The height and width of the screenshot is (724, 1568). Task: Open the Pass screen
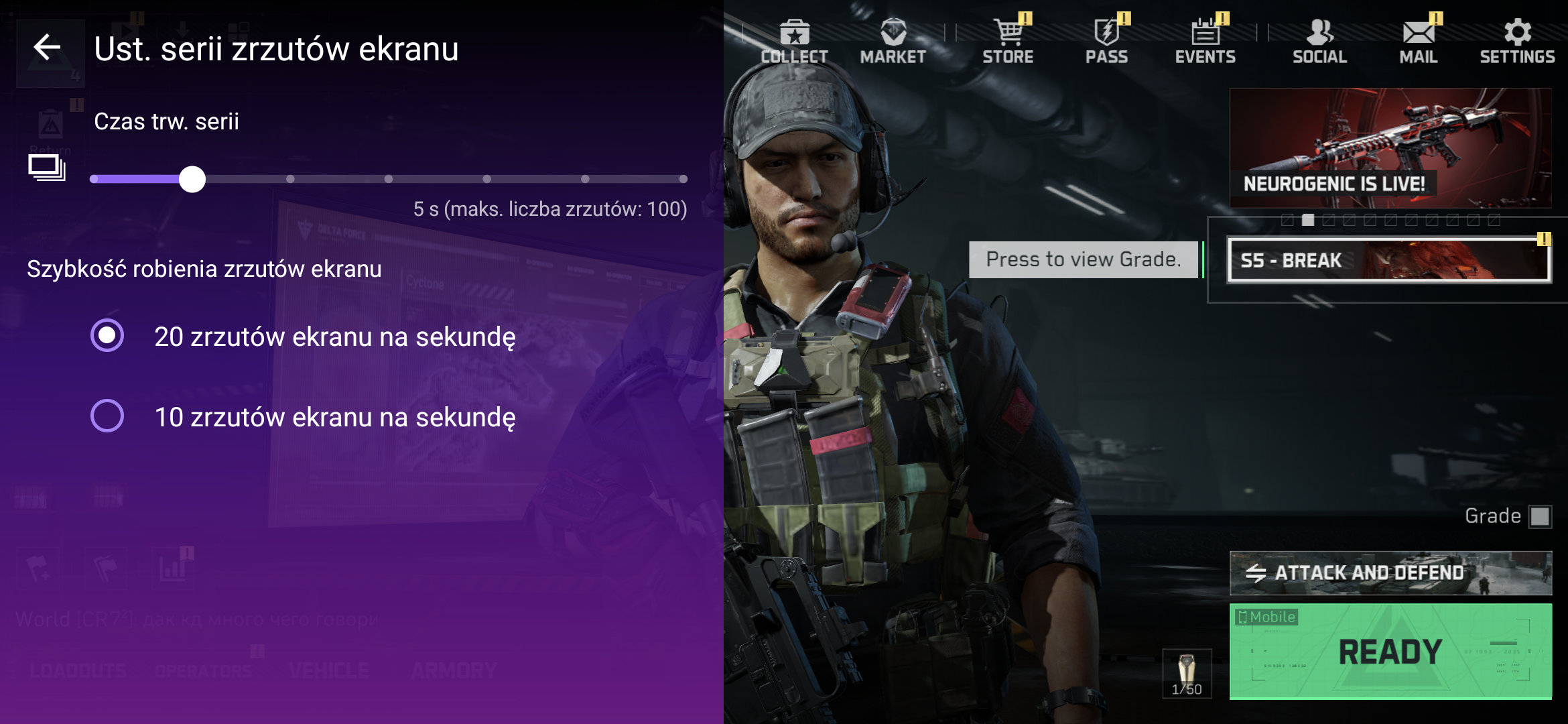(x=1106, y=42)
